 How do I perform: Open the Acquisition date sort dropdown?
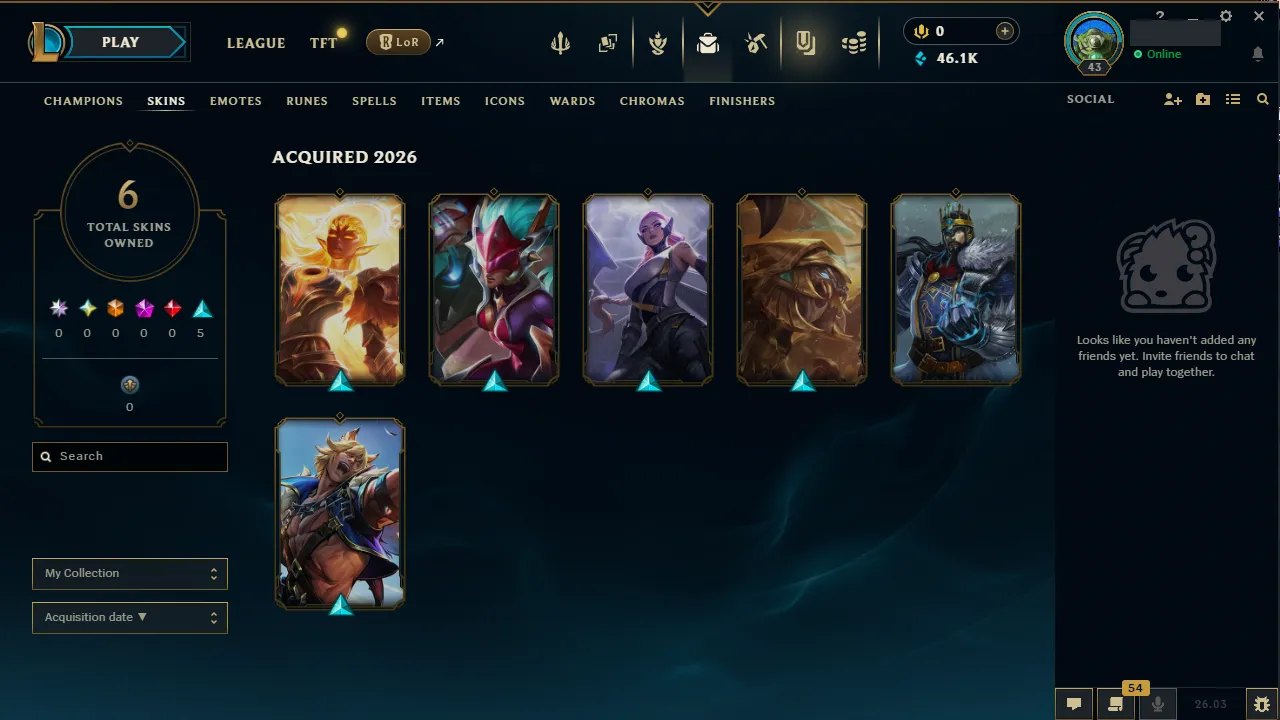coord(129,617)
